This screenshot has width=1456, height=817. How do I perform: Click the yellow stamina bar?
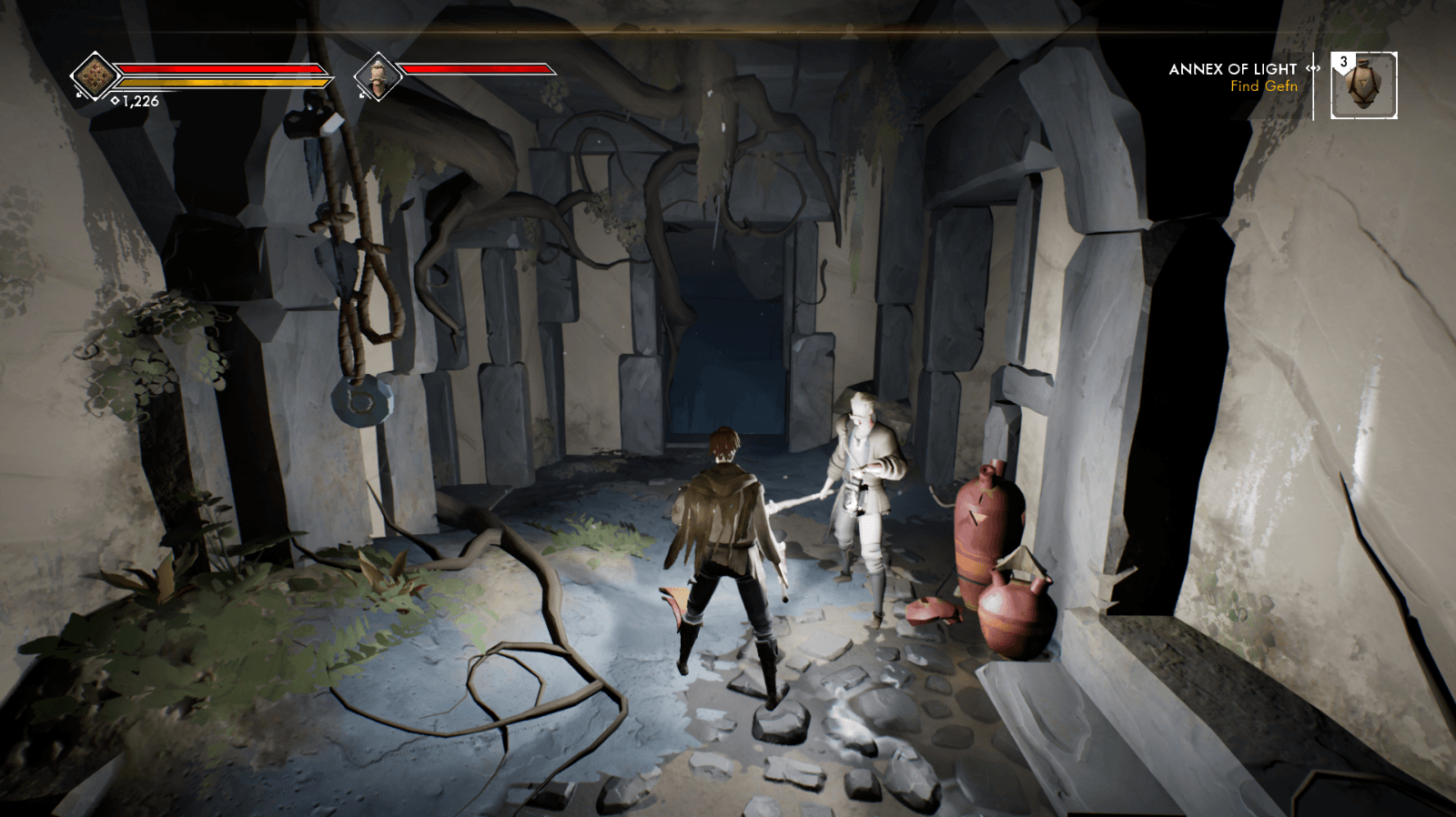pos(223,81)
